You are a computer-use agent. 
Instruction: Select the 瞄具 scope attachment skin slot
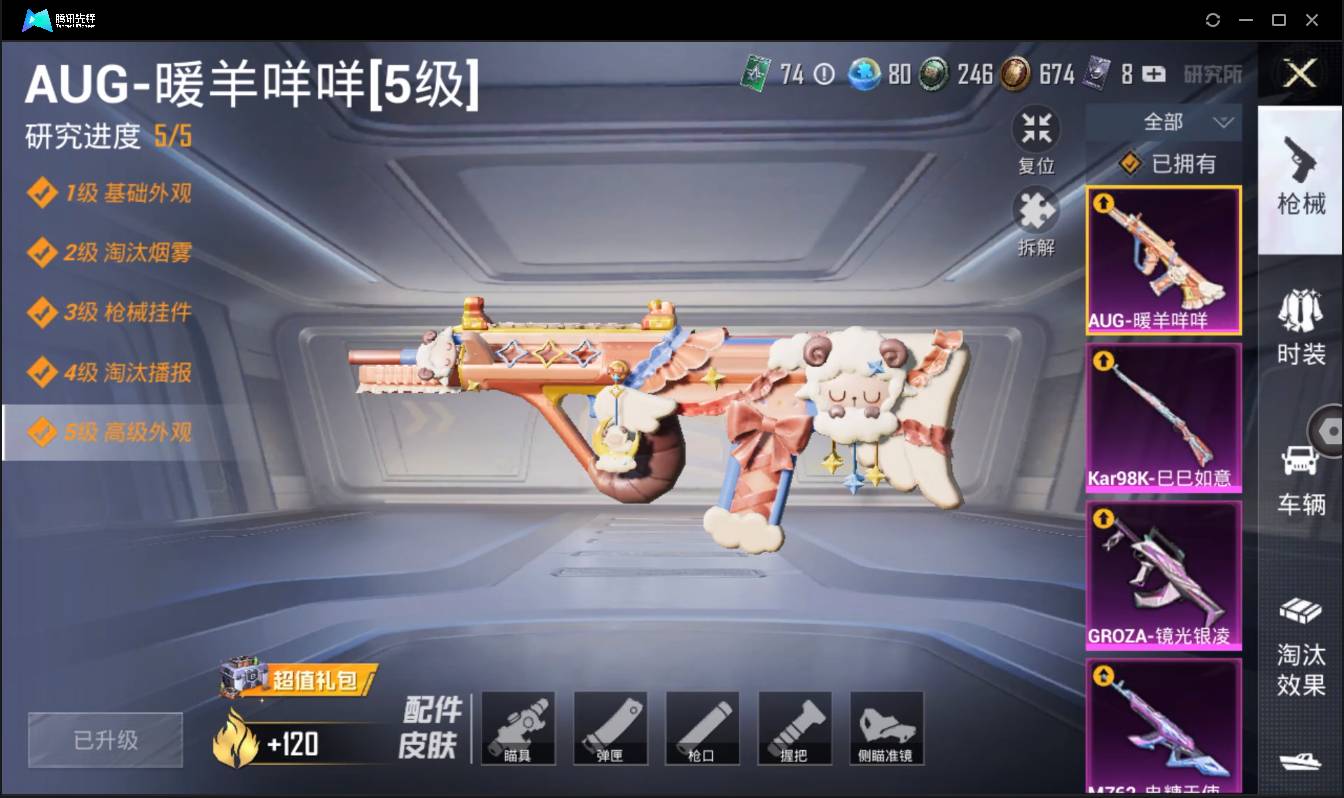pyautogui.click(x=519, y=728)
